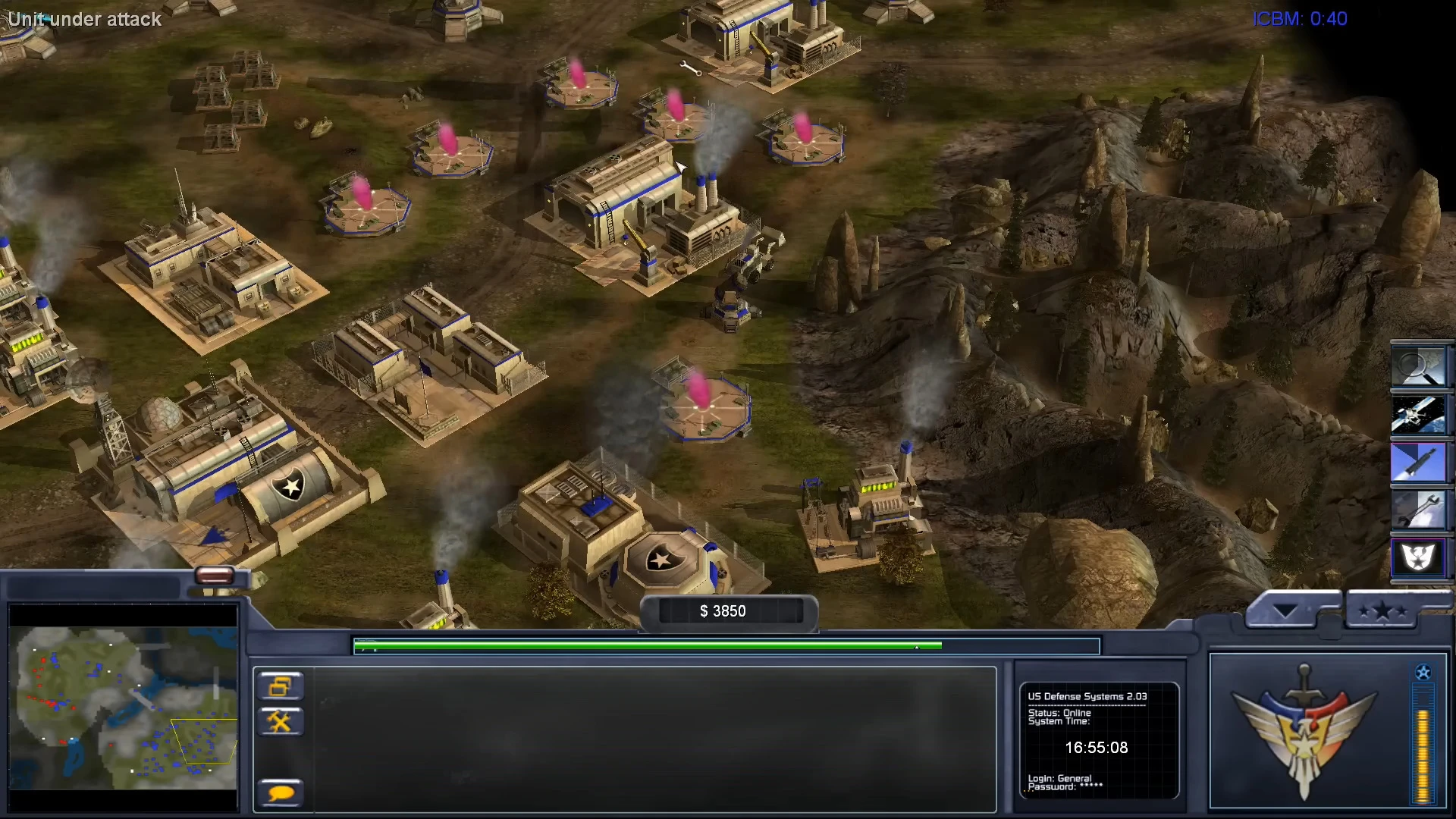Select the crossed-tools sell icon
The height and width of the screenshot is (819, 1456).
pyautogui.click(x=280, y=721)
